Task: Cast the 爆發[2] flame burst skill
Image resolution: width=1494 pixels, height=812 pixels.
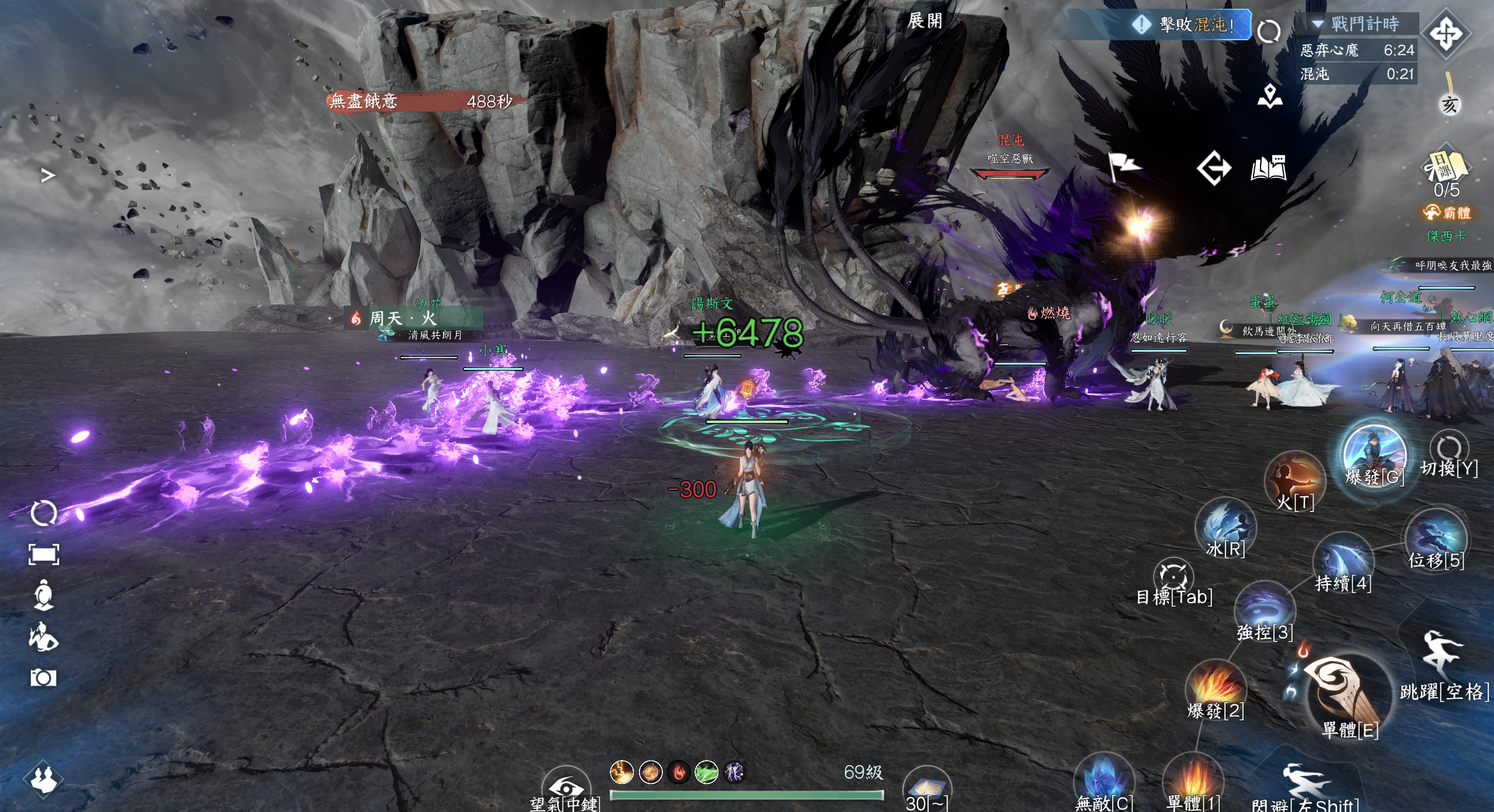Action: 1216,688
